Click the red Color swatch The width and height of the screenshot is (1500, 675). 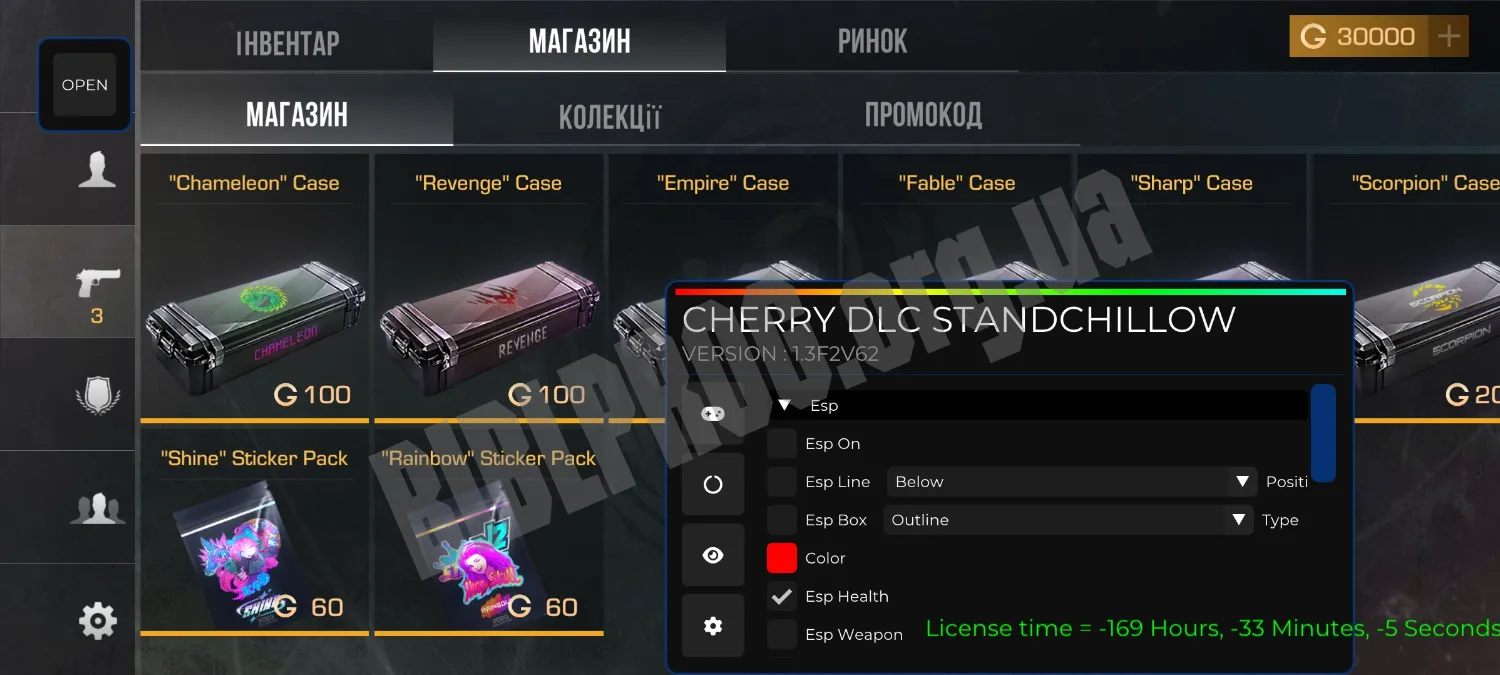coord(782,558)
